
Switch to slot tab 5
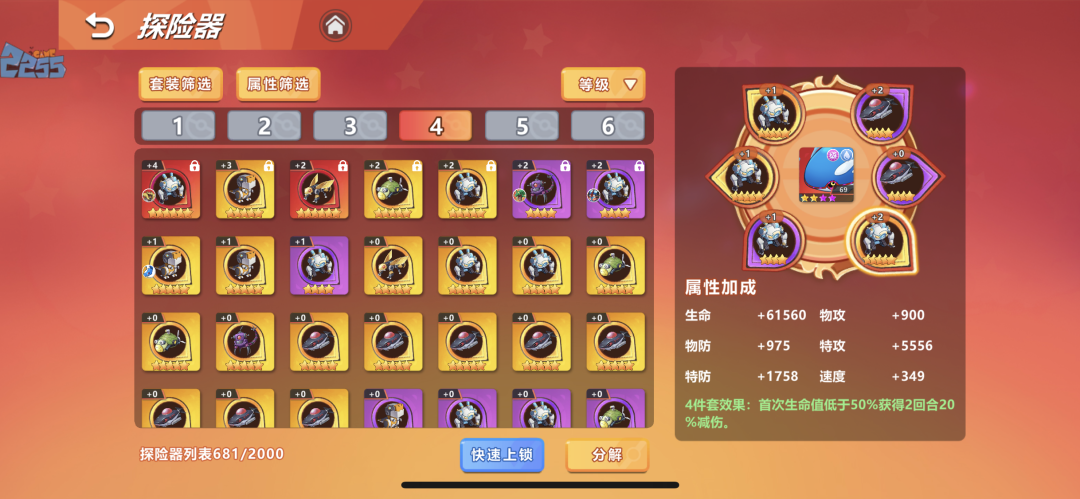click(522, 126)
